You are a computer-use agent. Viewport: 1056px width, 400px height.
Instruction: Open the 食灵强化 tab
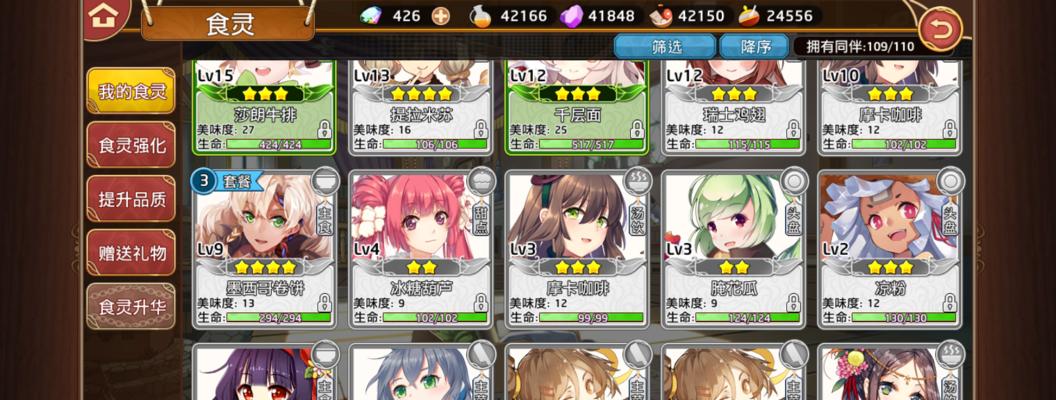(131, 145)
